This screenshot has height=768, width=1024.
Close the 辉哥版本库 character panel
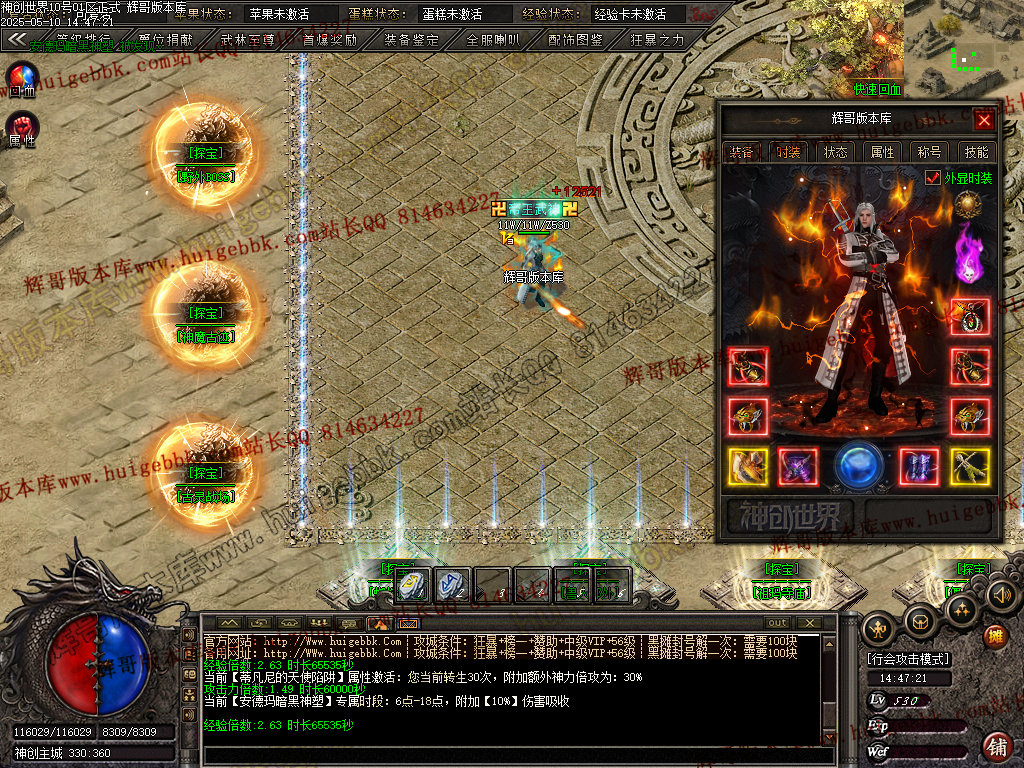984,121
